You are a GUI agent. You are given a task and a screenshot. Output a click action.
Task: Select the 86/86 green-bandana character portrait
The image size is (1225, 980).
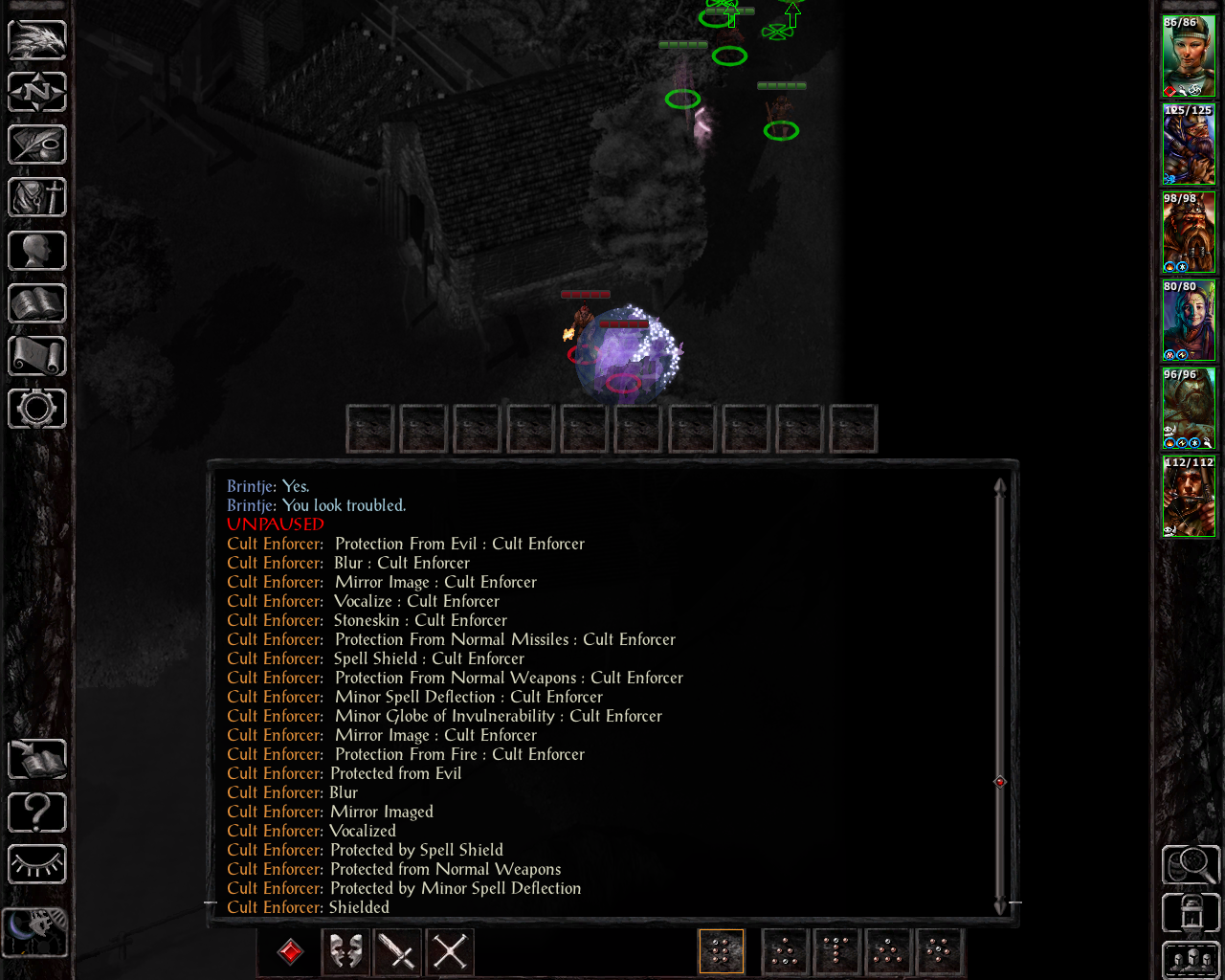1189,56
